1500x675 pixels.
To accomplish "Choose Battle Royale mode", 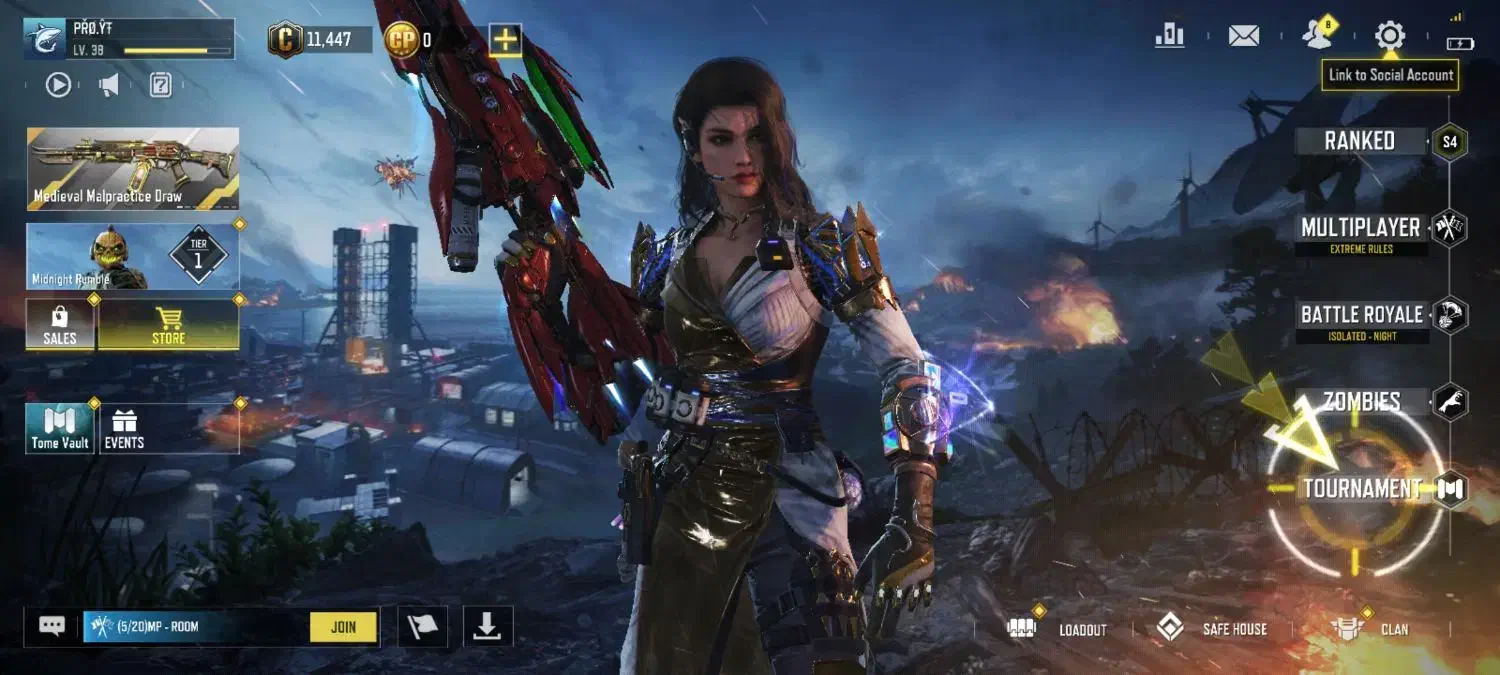I will pos(1361,316).
